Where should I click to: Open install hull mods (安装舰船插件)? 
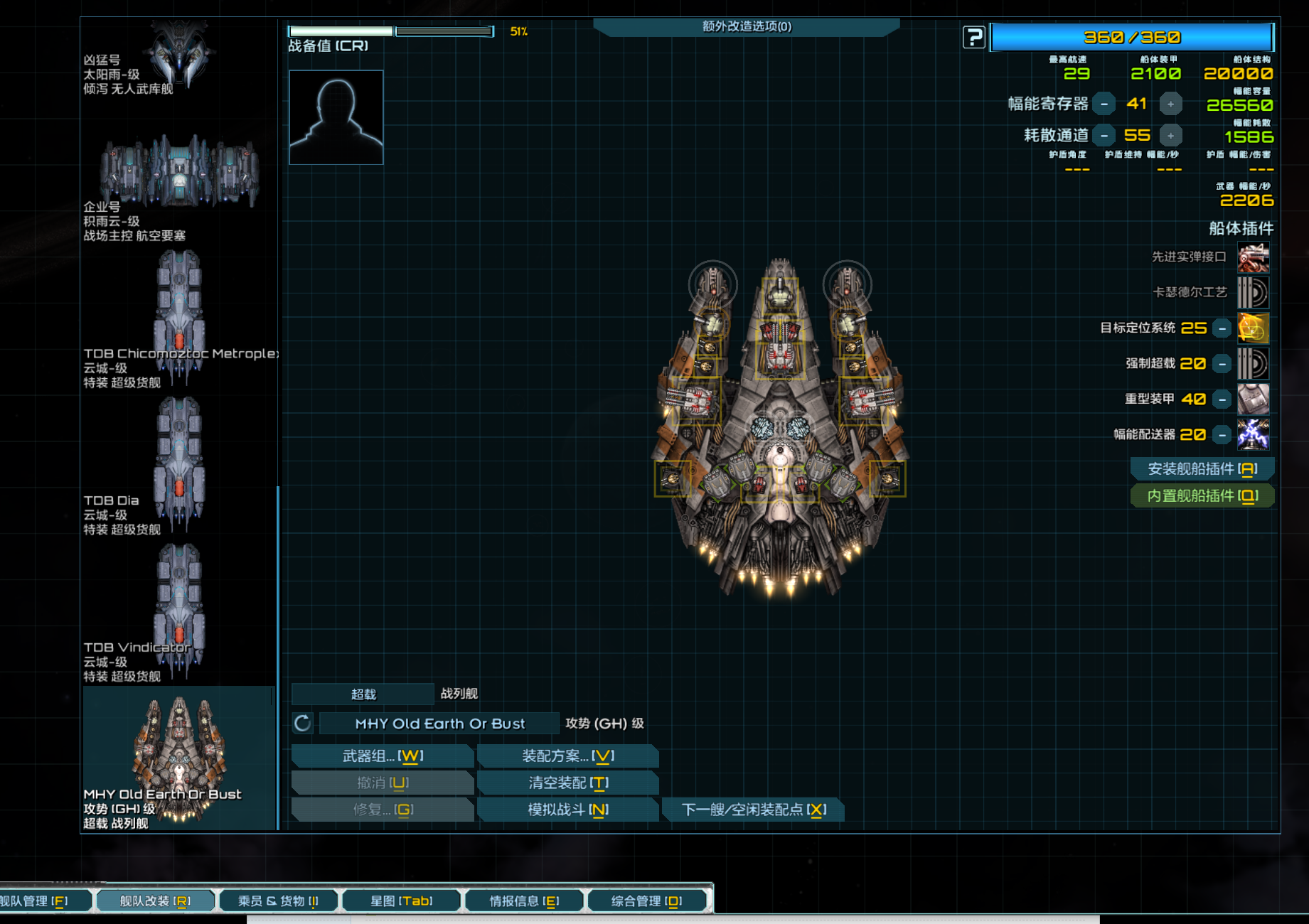click(x=1202, y=469)
